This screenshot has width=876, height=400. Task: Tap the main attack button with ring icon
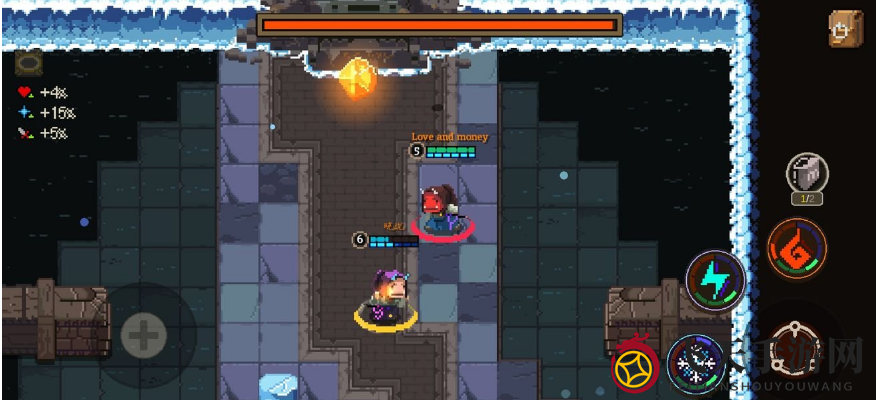click(x=796, y=349)
